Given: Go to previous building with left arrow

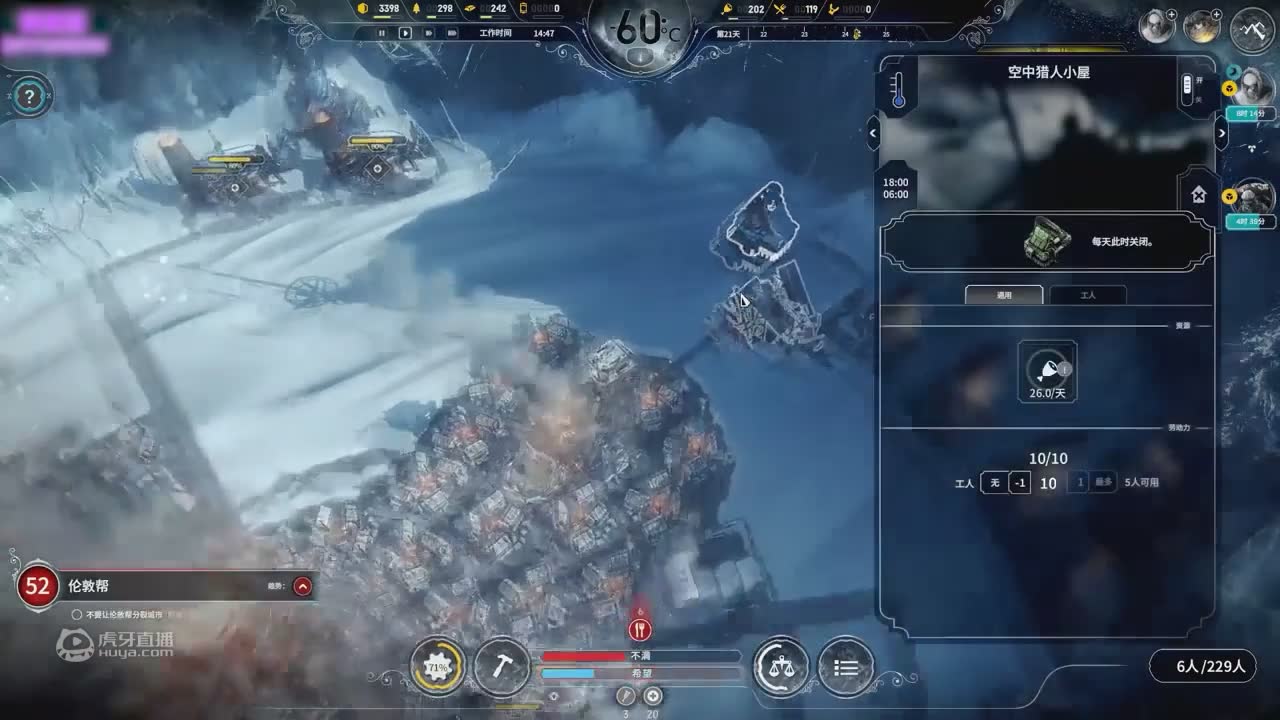Looking at the screenshot, I should tap(873, 133).
